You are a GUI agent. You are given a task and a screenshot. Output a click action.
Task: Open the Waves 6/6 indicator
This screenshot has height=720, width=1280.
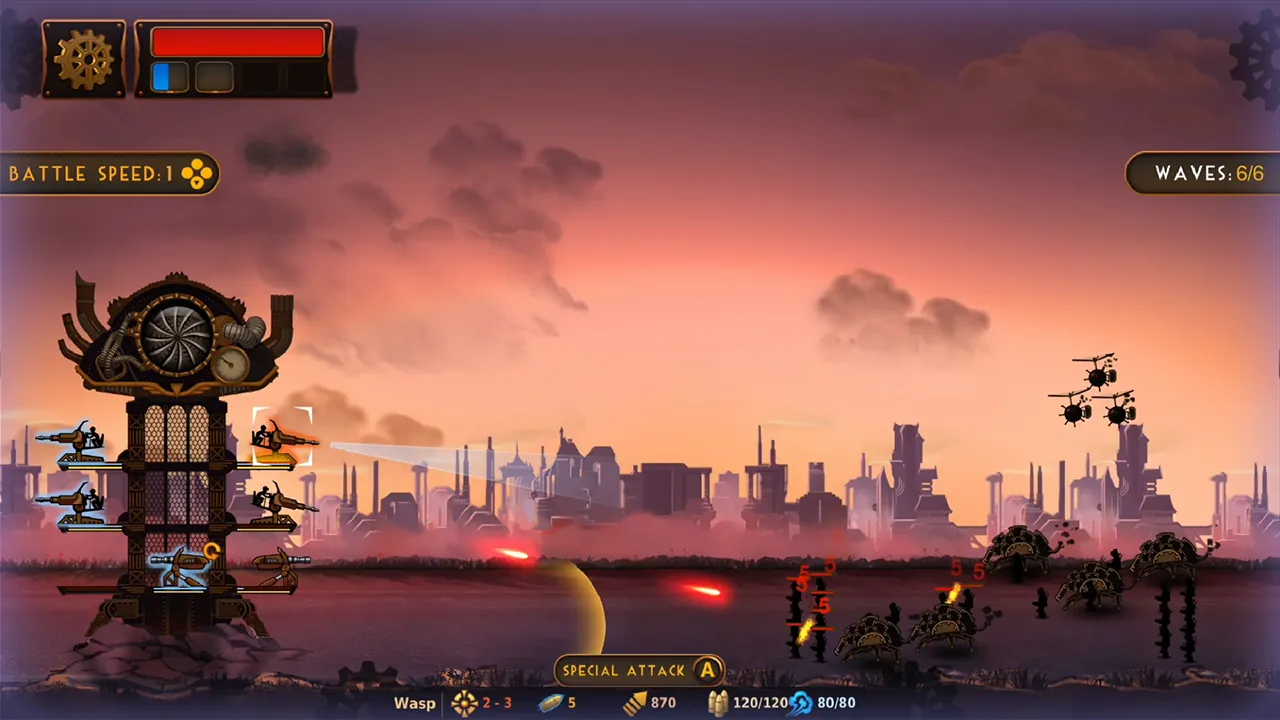tap(1207, 173)
